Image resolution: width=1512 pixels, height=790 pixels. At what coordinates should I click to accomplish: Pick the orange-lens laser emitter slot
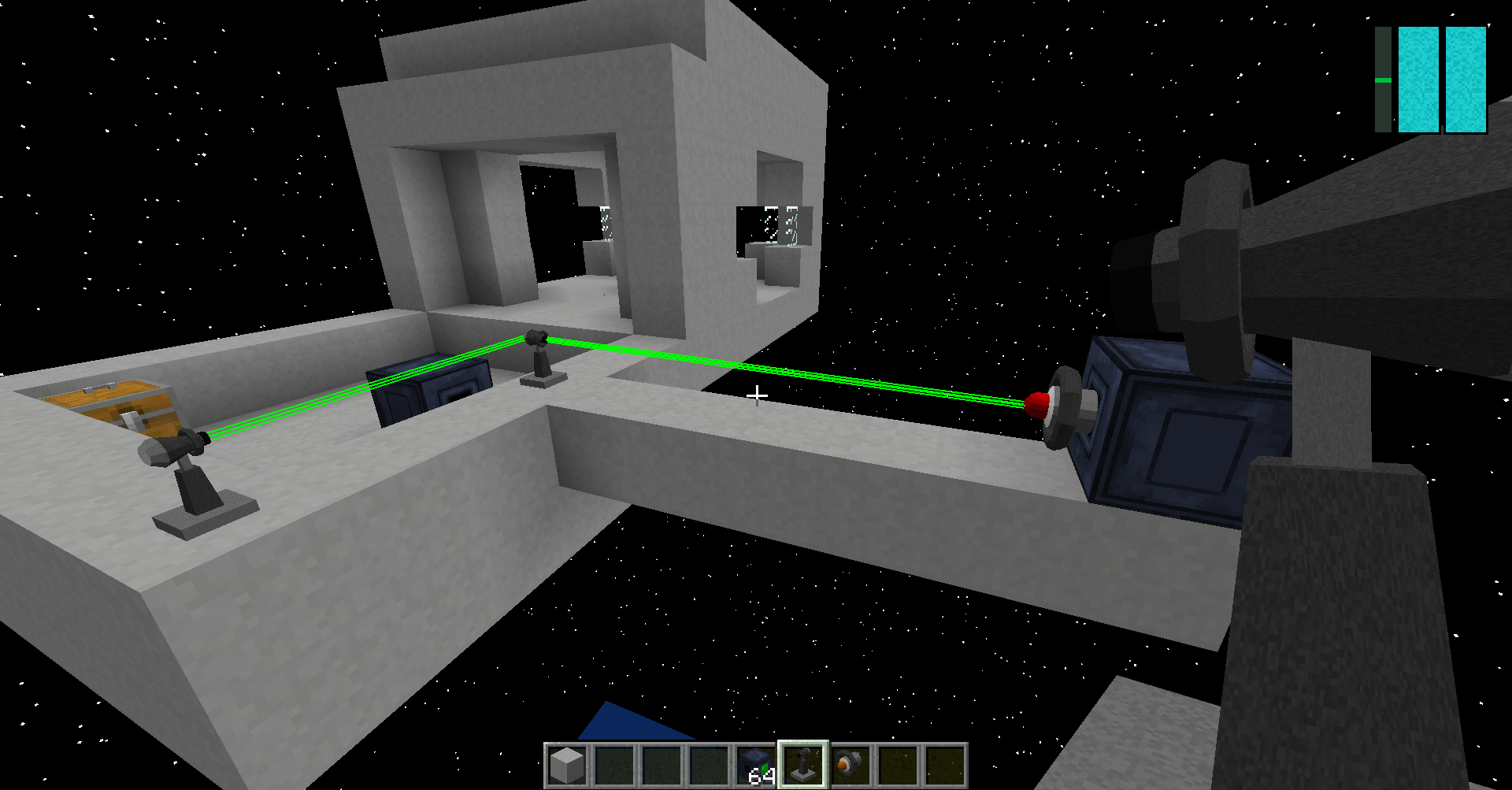(850, 765)
